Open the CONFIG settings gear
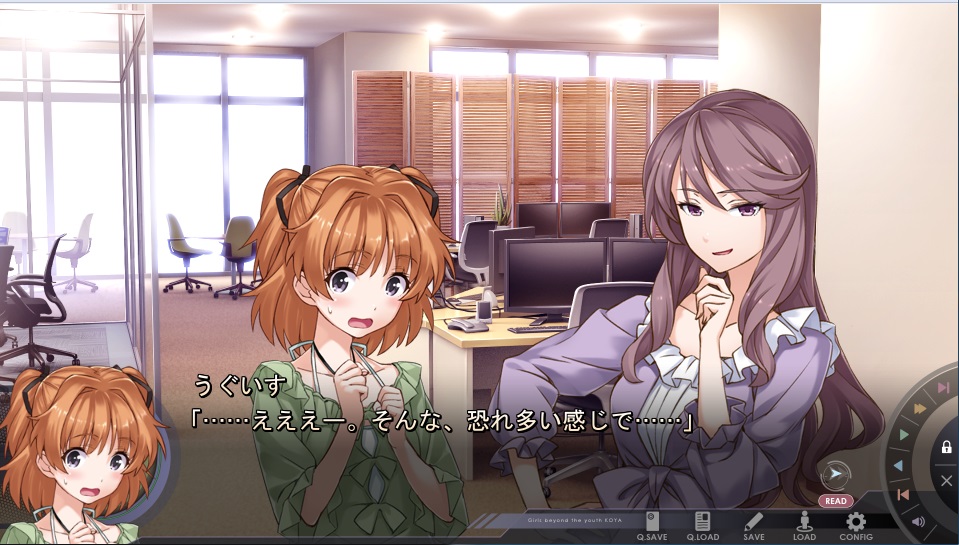 click(855, 524)
